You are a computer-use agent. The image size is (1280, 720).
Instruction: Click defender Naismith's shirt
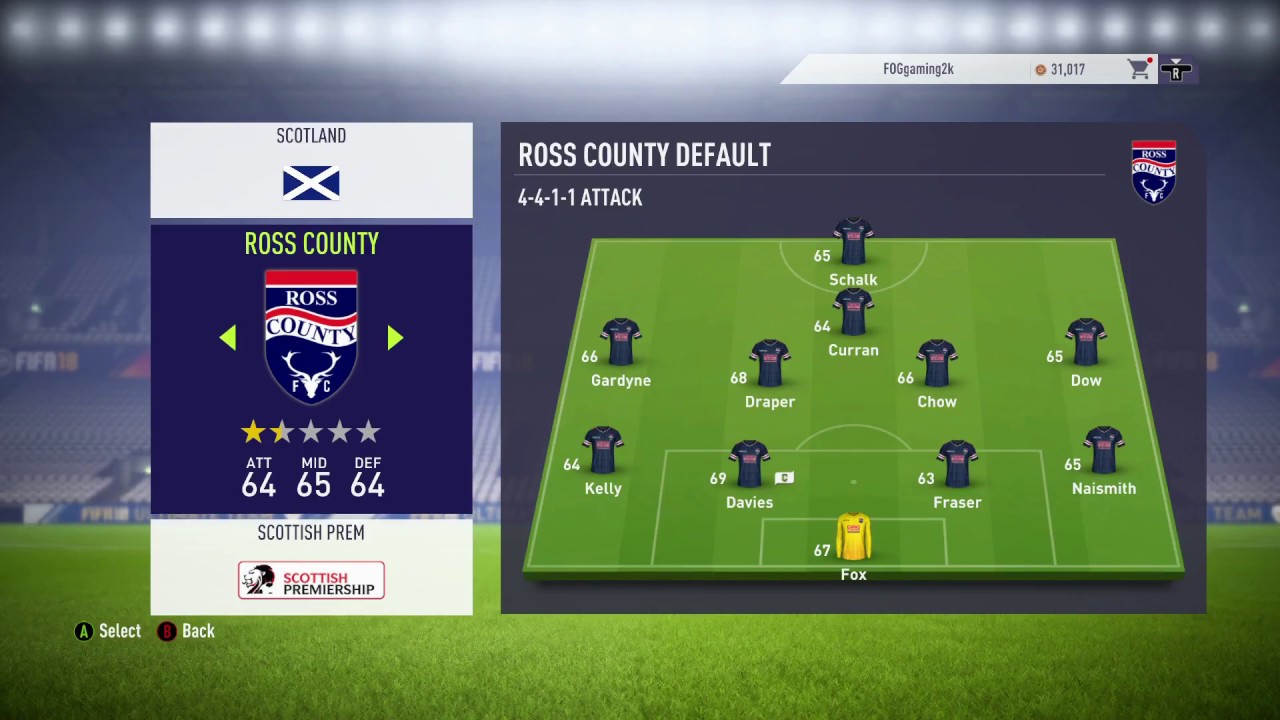(1104, 450)
